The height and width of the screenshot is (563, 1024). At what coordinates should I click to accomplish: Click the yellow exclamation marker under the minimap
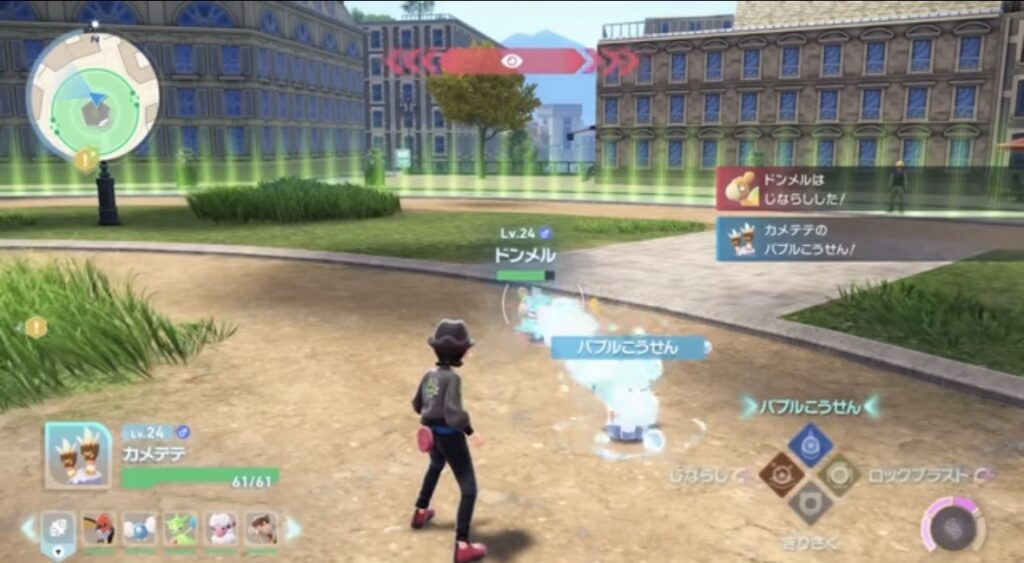point(86,158)
